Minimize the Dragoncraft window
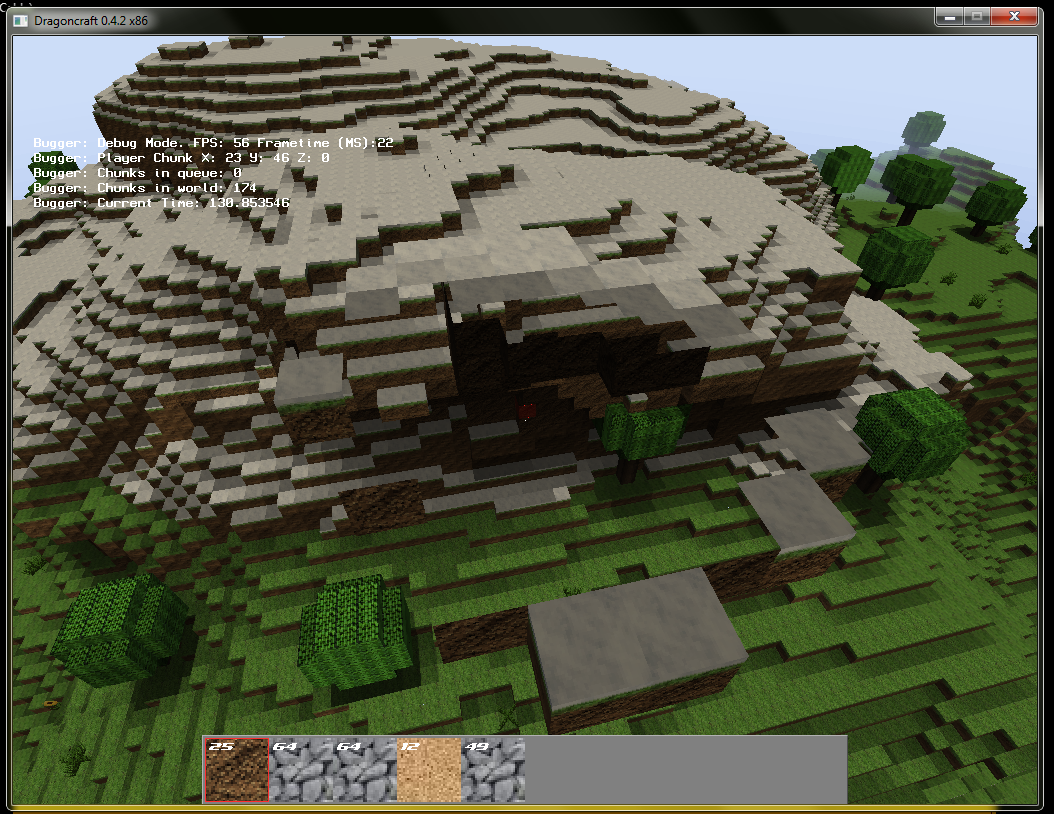 click(949, 17)
